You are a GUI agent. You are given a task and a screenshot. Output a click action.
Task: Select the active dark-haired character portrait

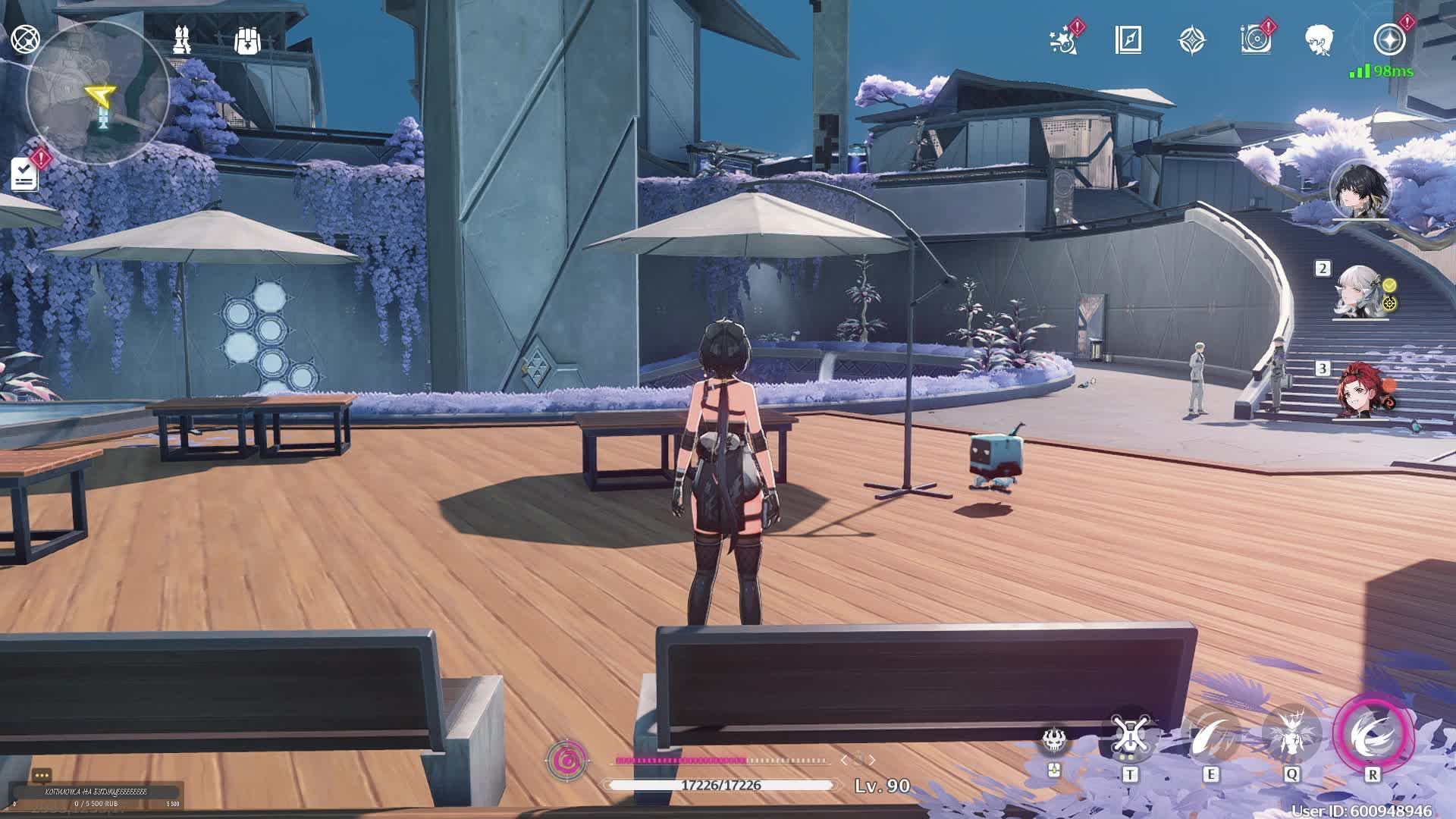click(1360, 191)
